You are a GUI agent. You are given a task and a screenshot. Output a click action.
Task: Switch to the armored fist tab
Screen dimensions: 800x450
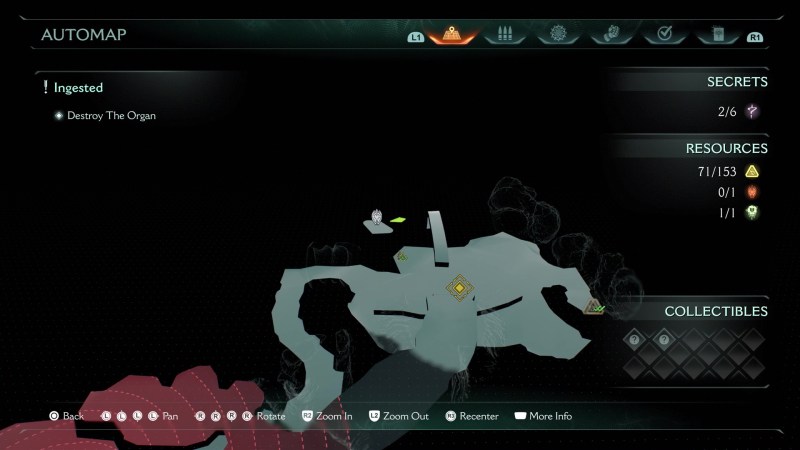pyautogui.click(x=611, y=34)
